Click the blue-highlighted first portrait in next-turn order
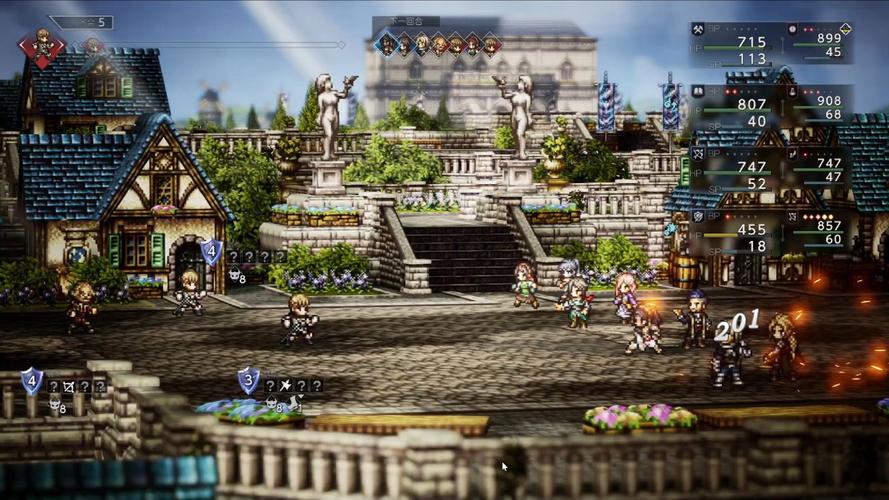The image size is (889, 500). [x=386, y=44]
